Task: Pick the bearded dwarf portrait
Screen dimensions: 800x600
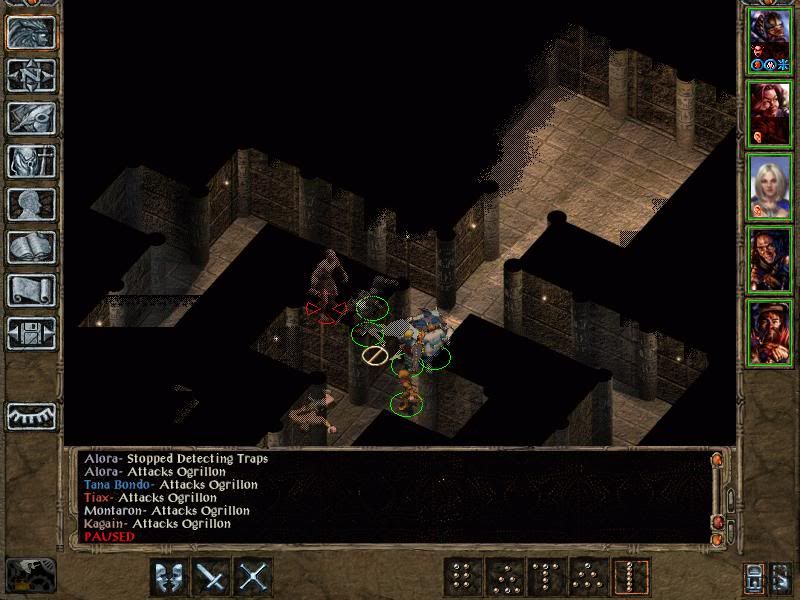Action: [x=769, y=333]
